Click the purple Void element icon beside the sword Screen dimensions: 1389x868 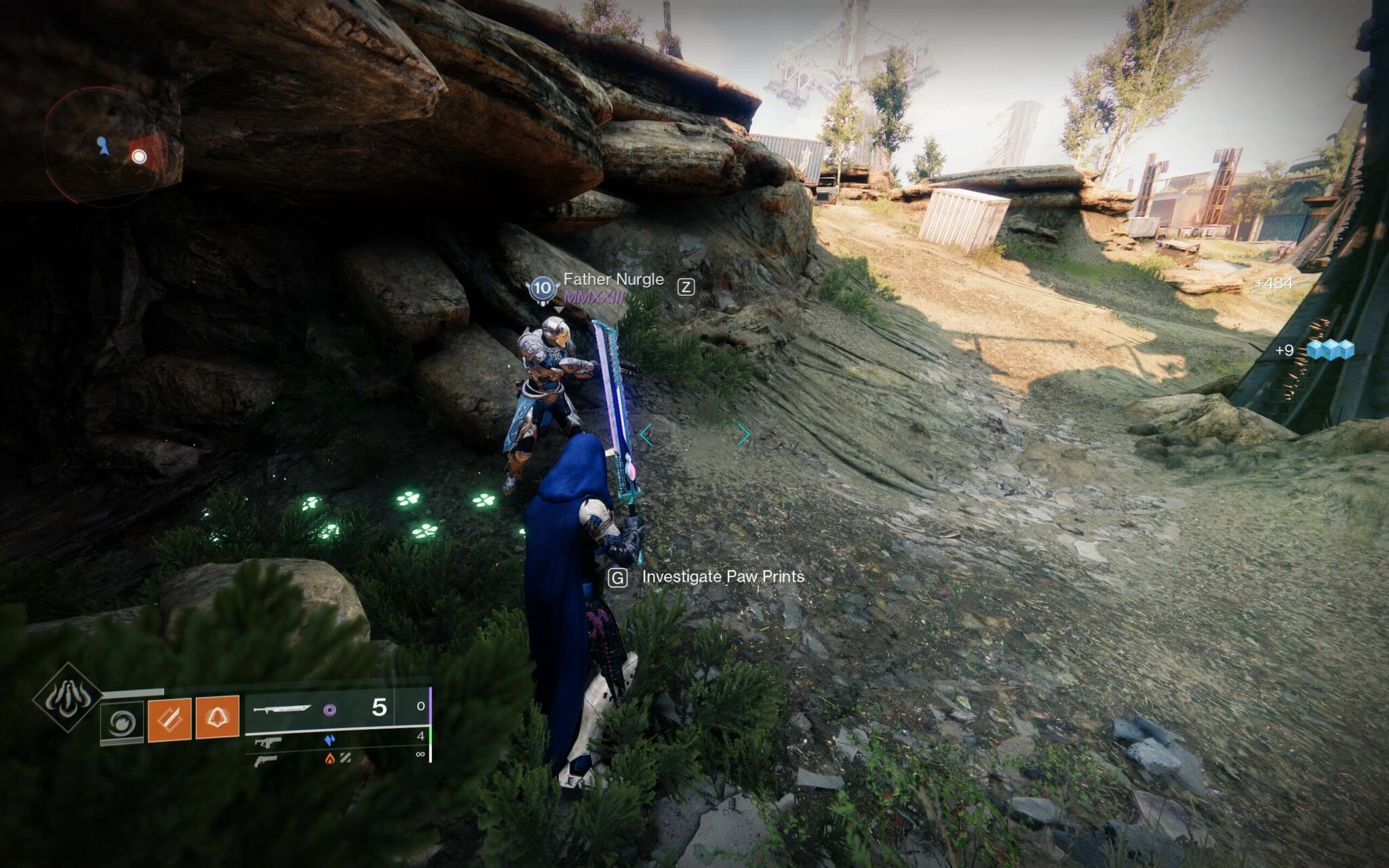point(331,711)
